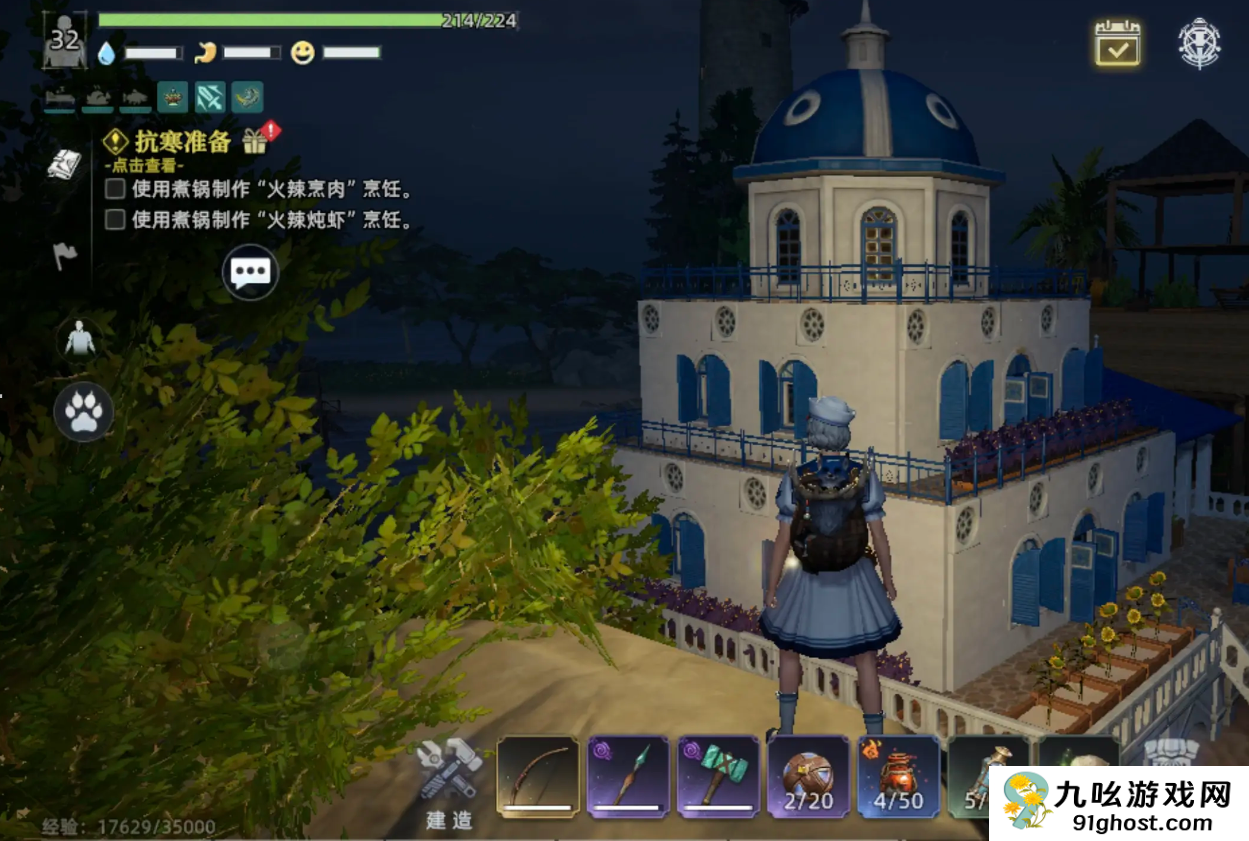Claim the gift box reward
The height and width of the screenshot is (841, 1249).
[x=258, y=140]
